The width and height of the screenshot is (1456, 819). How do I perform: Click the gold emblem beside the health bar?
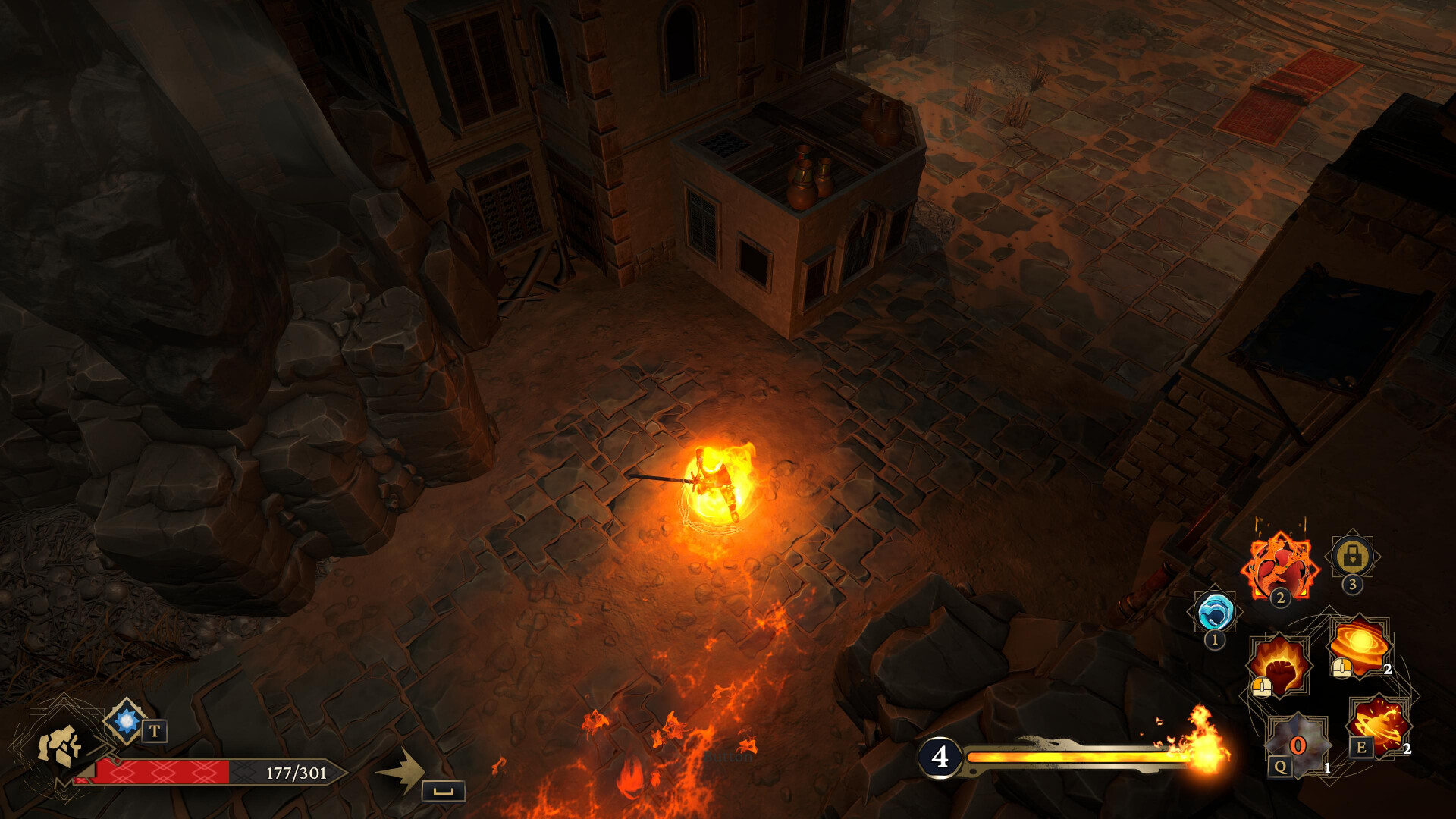[61, 746]
